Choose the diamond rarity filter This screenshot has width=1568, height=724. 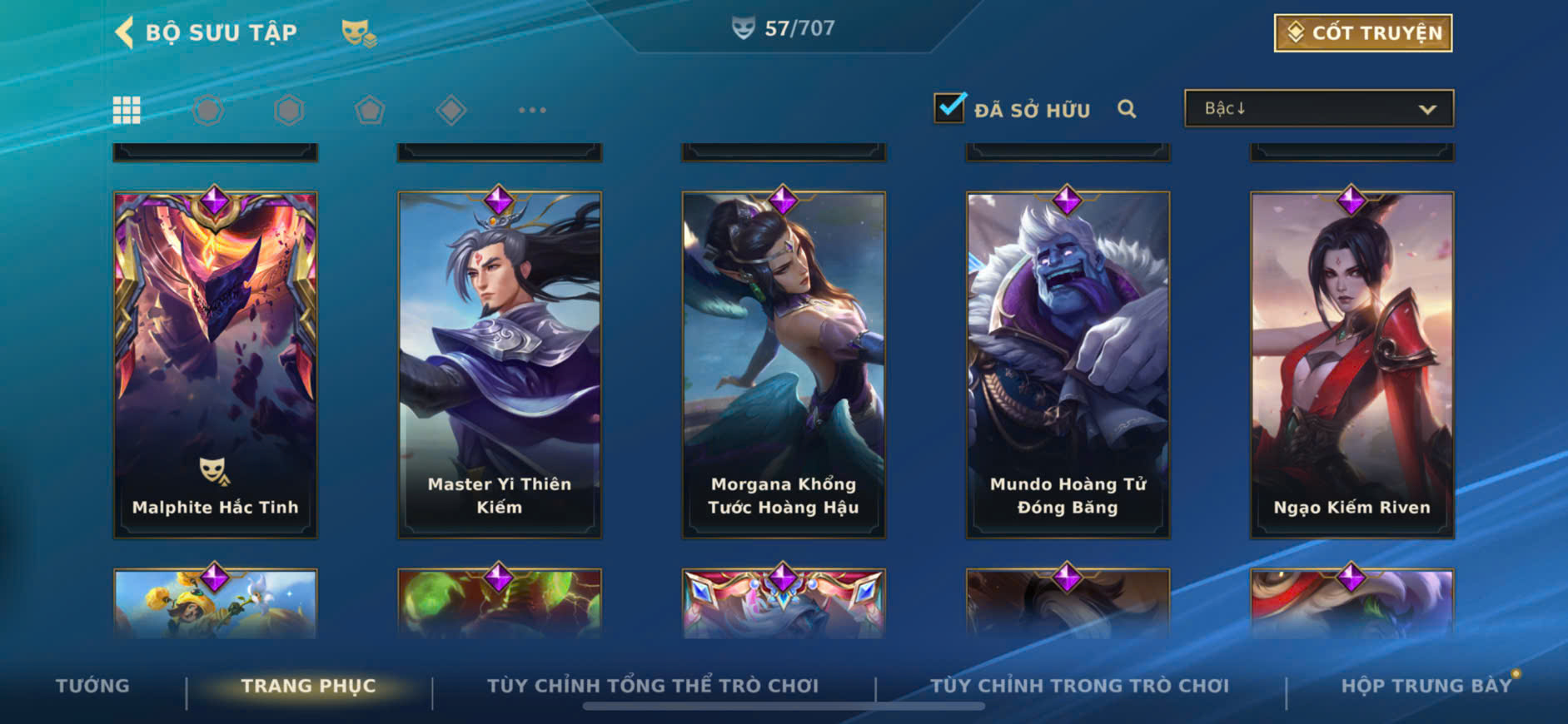[x=450, y=110]
